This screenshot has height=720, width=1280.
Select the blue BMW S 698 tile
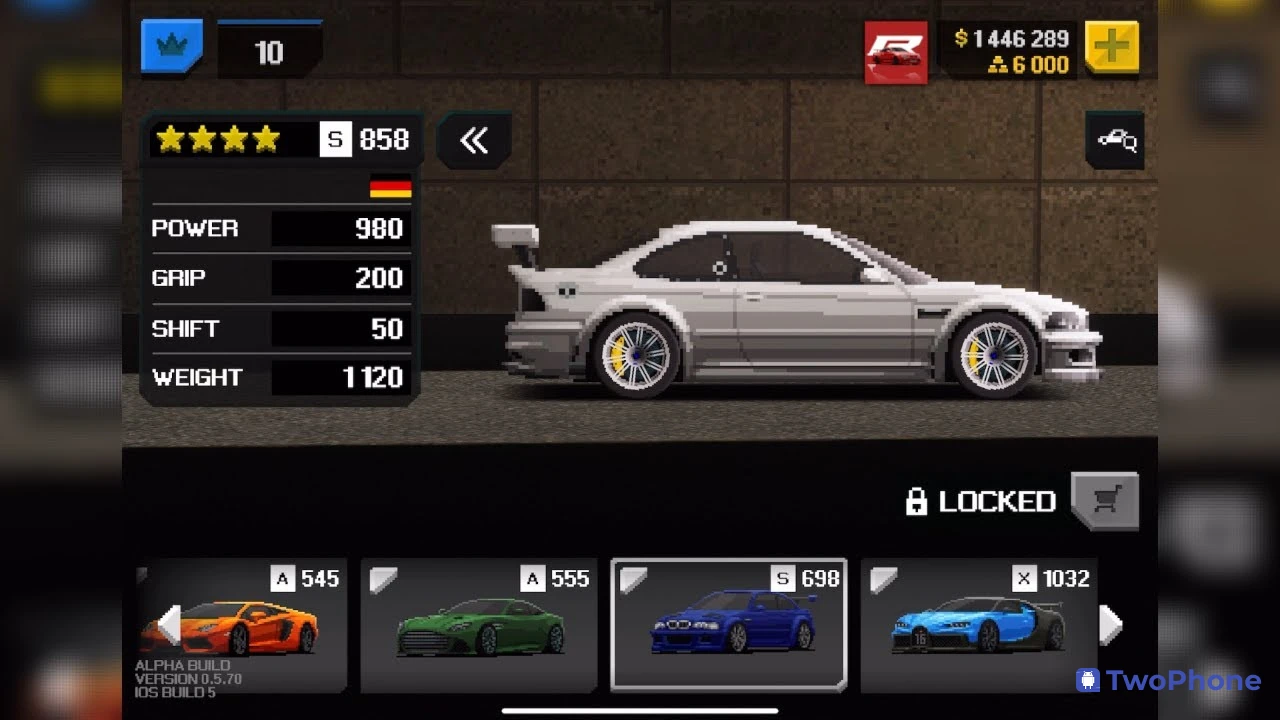click(729, 625)
